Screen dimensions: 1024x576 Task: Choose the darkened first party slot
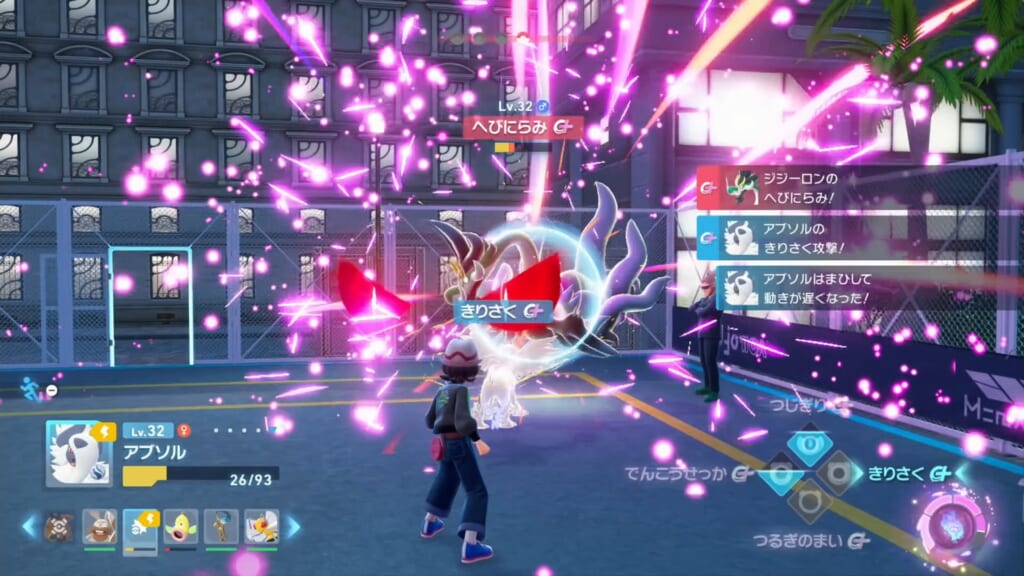[59, 527]
